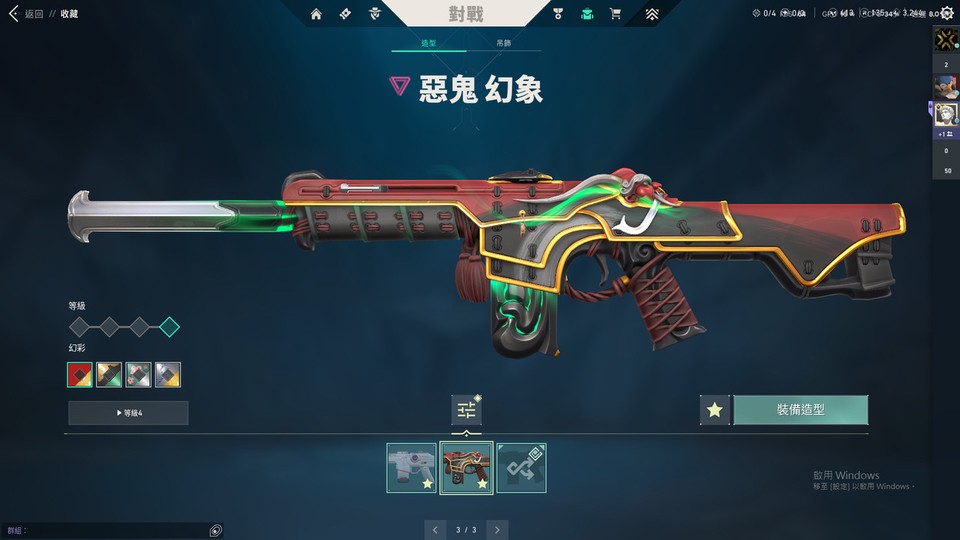Toggle the favorite star button

point(714,410)
